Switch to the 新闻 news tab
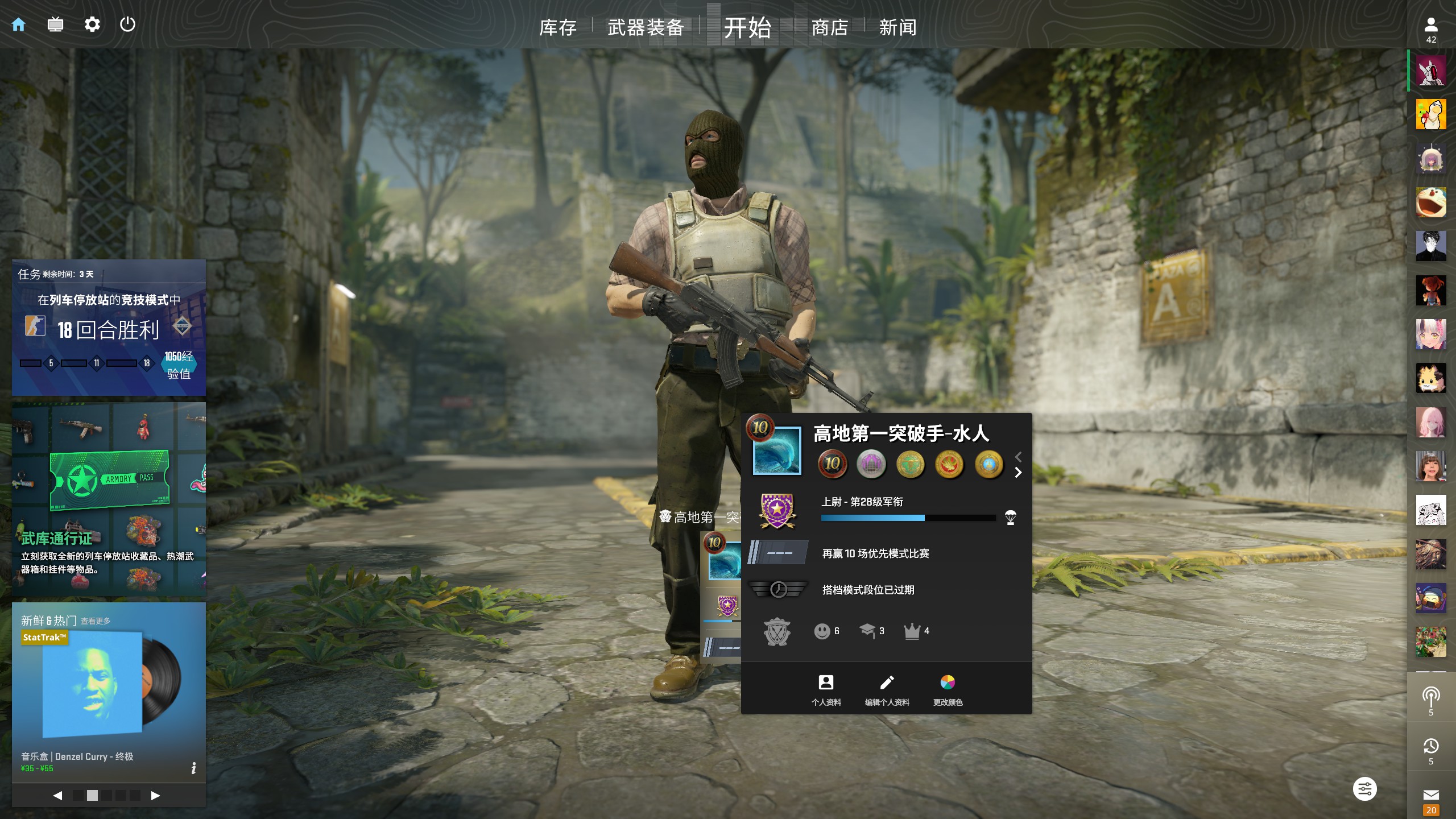This screenshot has width=1456, height=819. 897,27
